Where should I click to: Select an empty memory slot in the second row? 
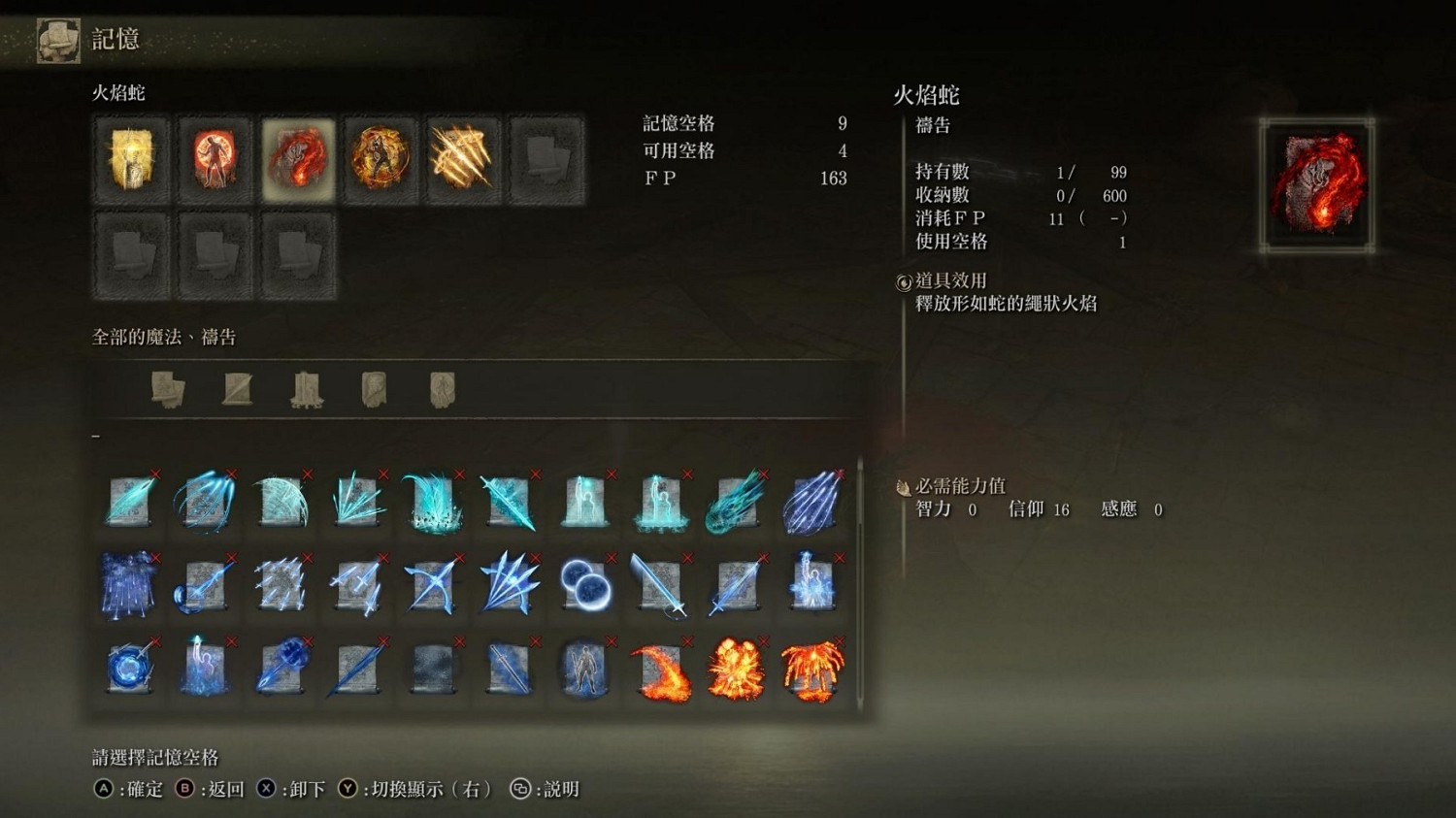click(x=131, y=257)
